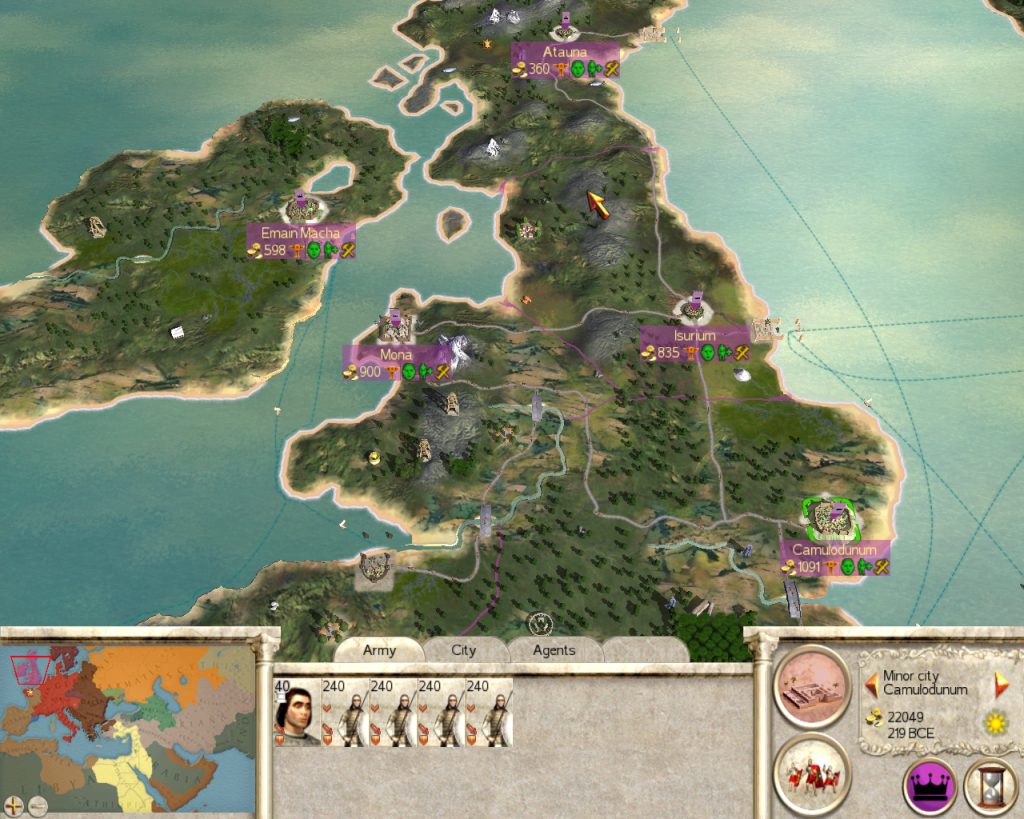Select the general's portrait unit card

click(x=297, y=712)
